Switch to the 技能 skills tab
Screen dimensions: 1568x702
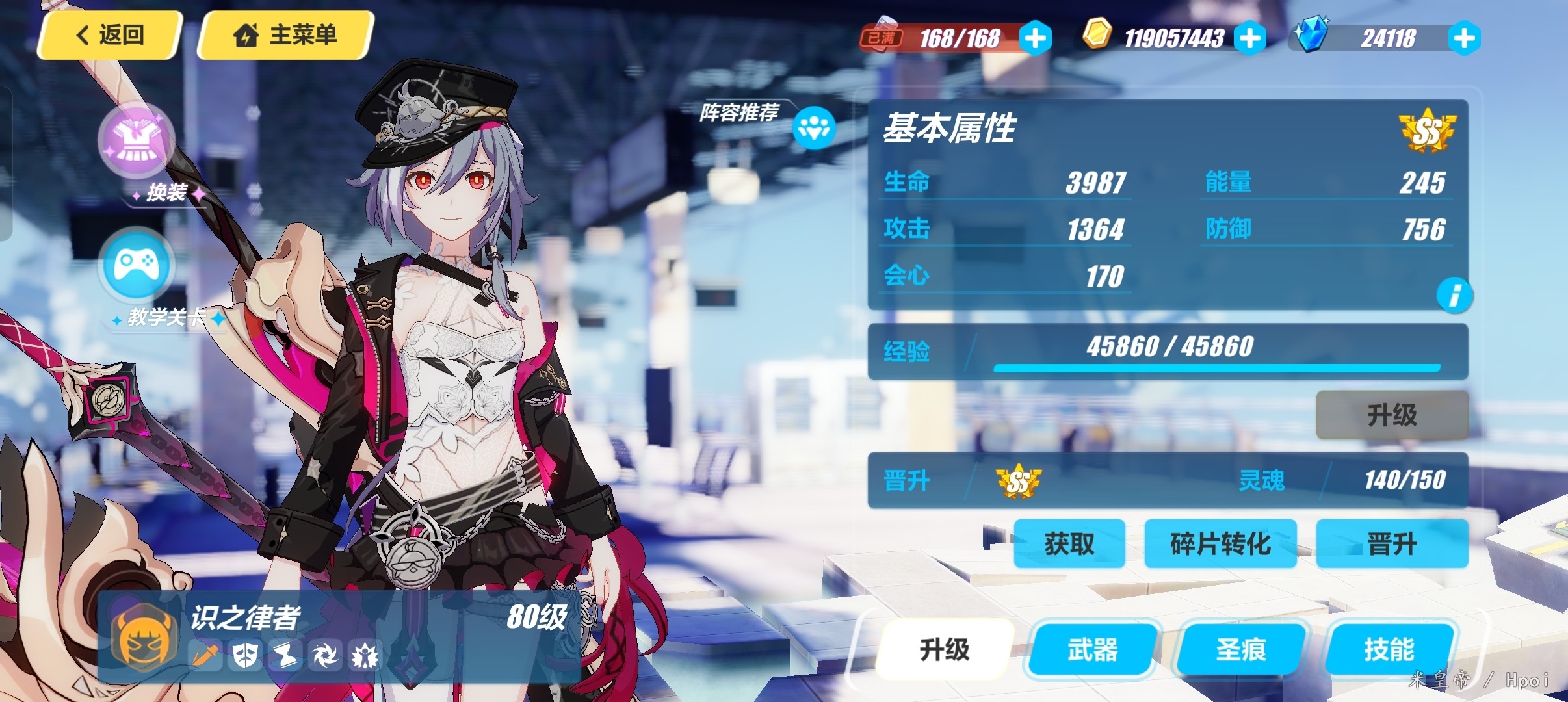point(1389,649)
